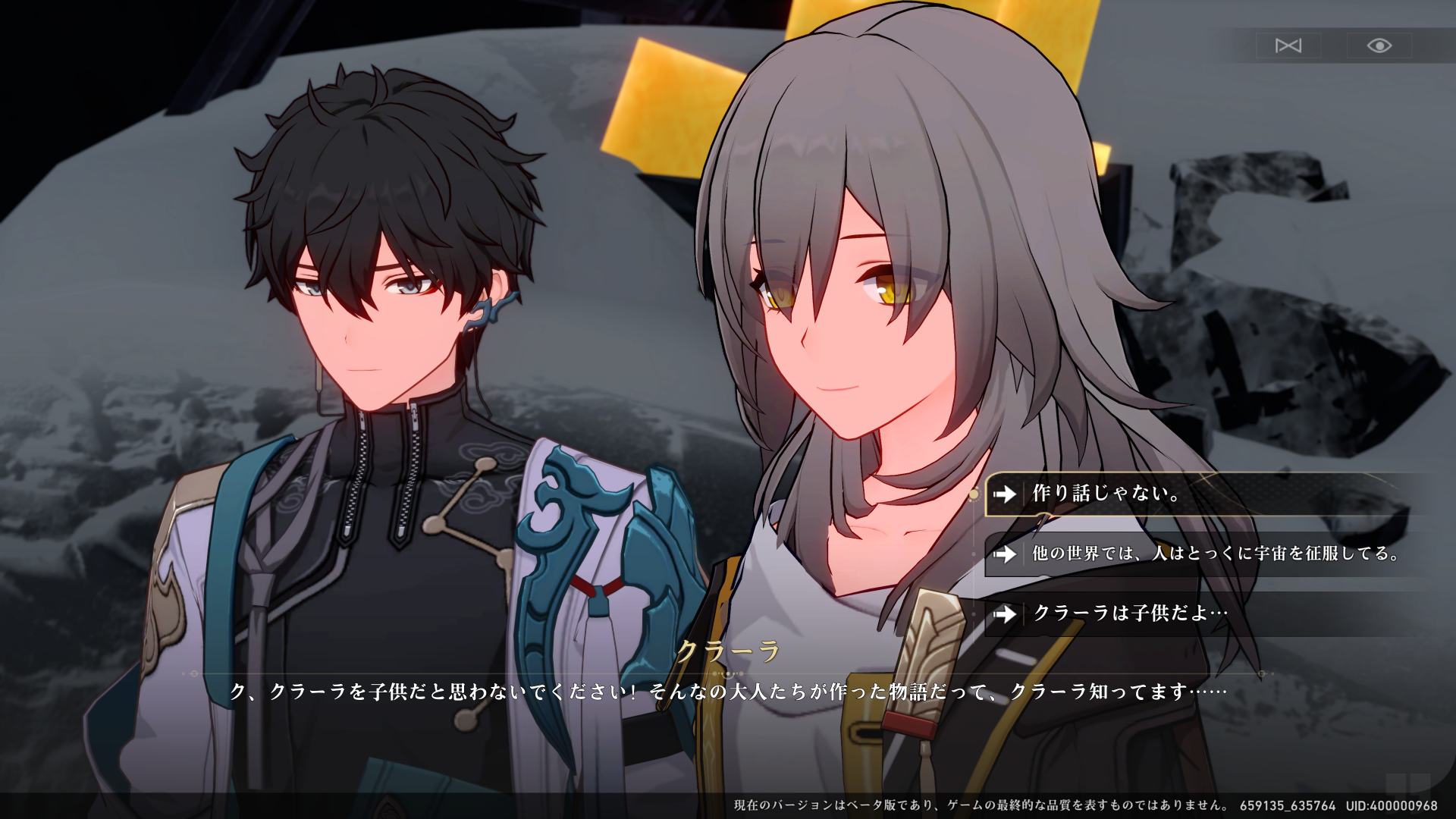The image size is (1456, 819).
Task: Toggle the bowtie-shaped auto-play icon
Action: [1288, 46]
